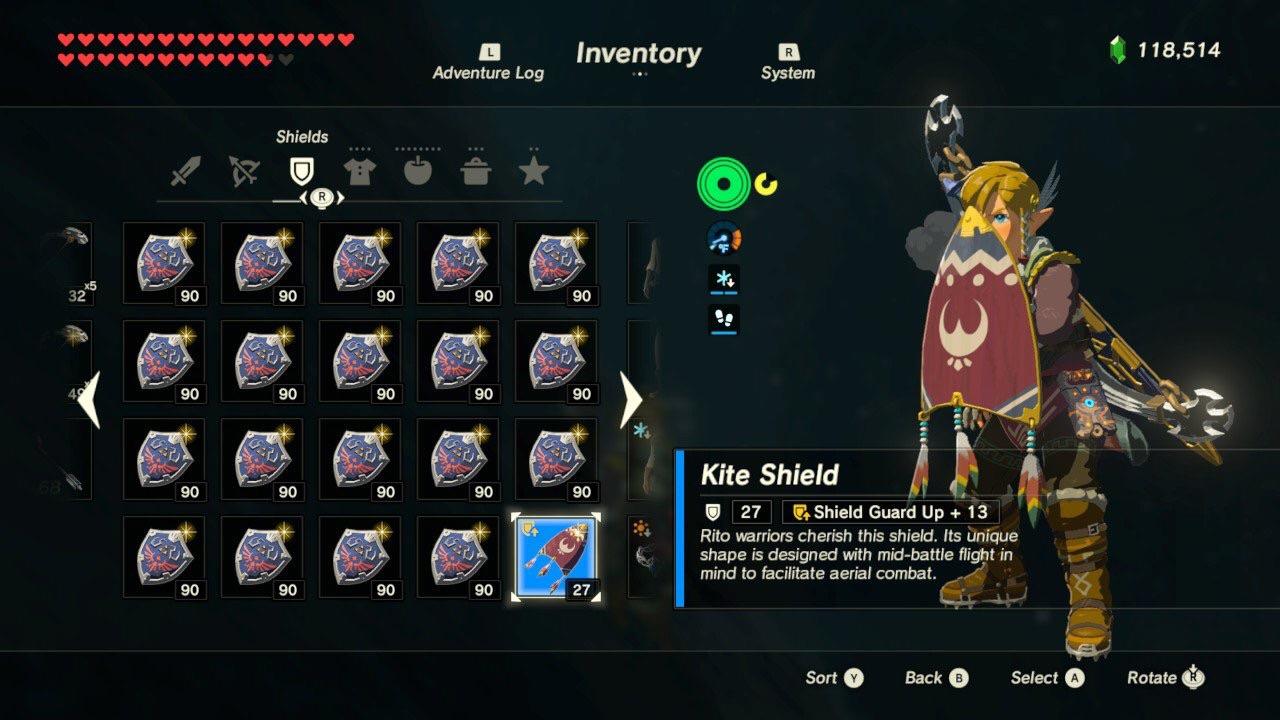
Task: Click the green stamina wheel indicator
Action: (x=722, y=184)
